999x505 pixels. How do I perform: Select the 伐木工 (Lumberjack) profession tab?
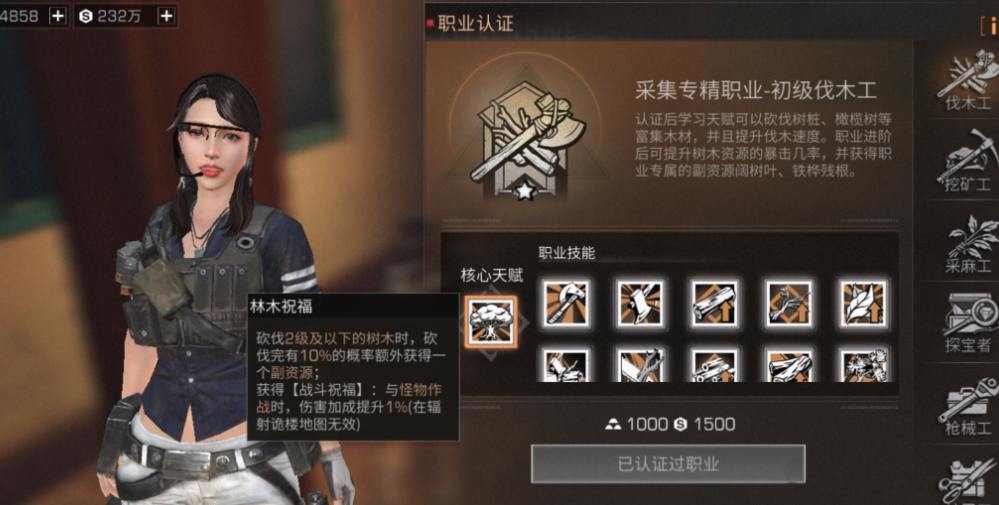968,80
